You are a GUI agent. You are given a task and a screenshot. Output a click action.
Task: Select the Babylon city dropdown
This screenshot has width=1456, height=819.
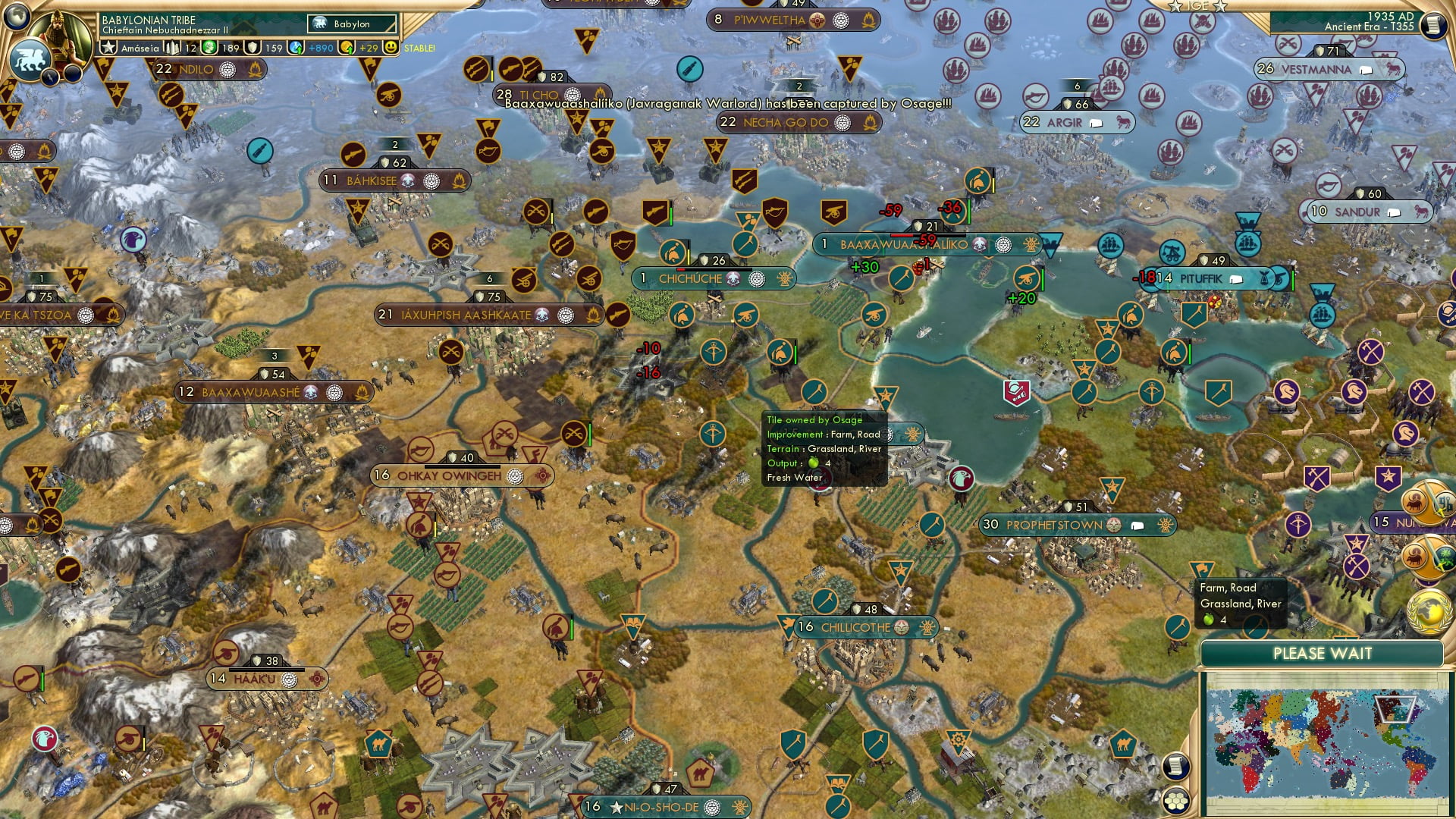[353, 24]
